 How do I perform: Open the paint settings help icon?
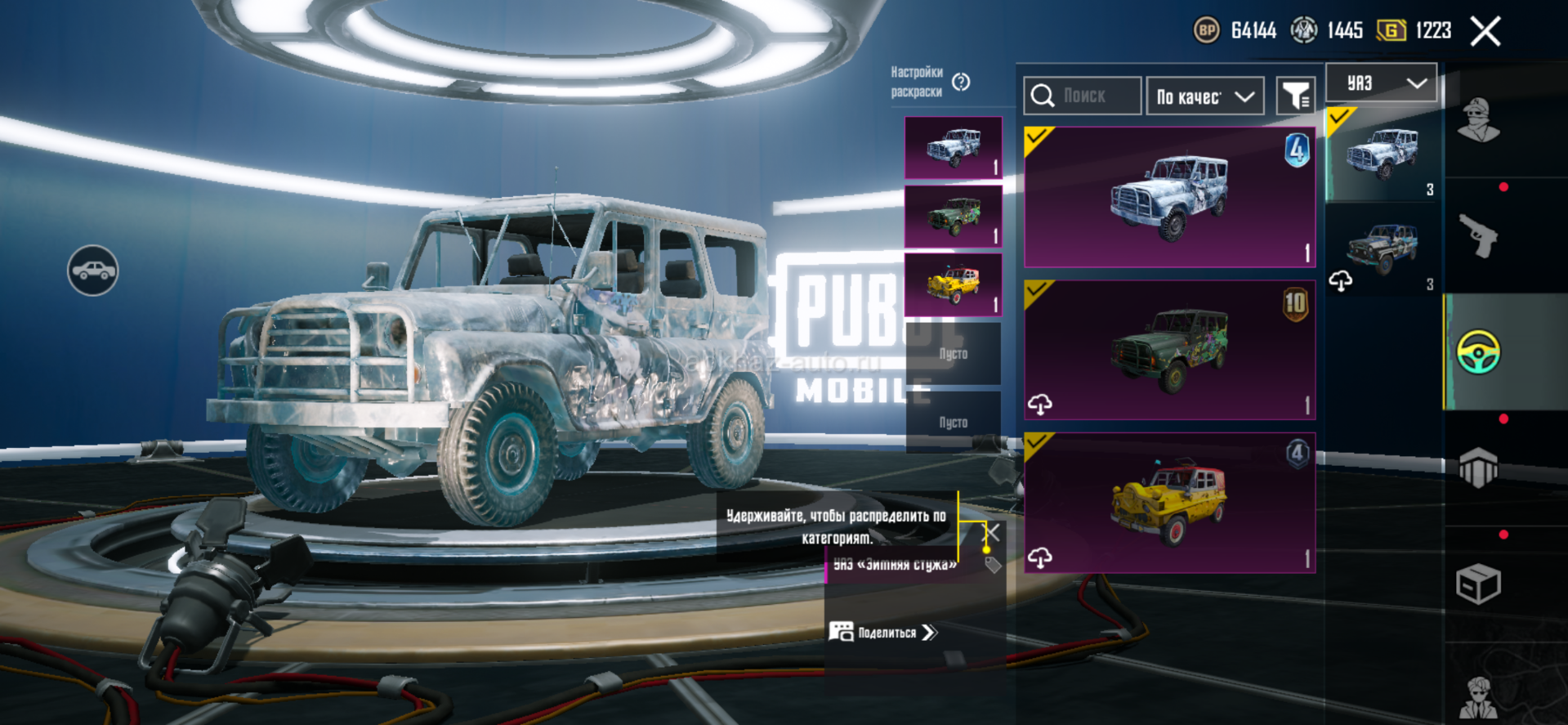[961, 82]
